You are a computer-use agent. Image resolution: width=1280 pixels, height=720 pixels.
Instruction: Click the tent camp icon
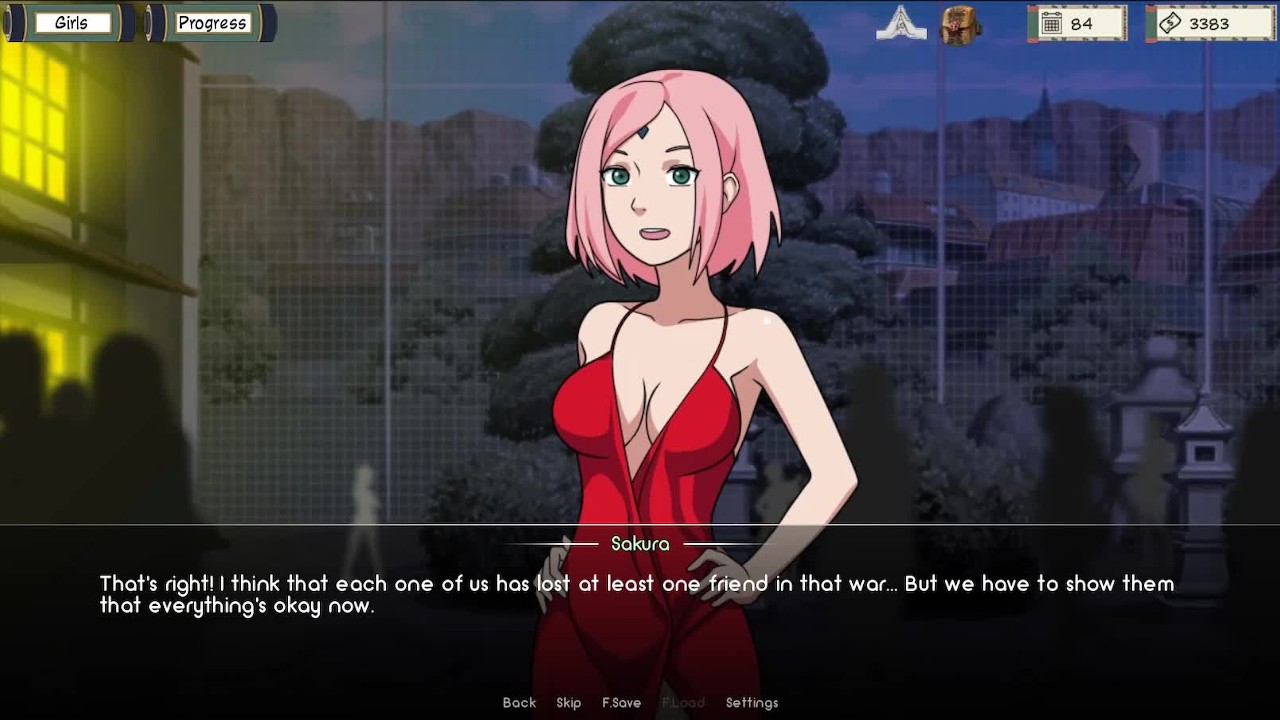pyautogui.click(x=901, y=24)
